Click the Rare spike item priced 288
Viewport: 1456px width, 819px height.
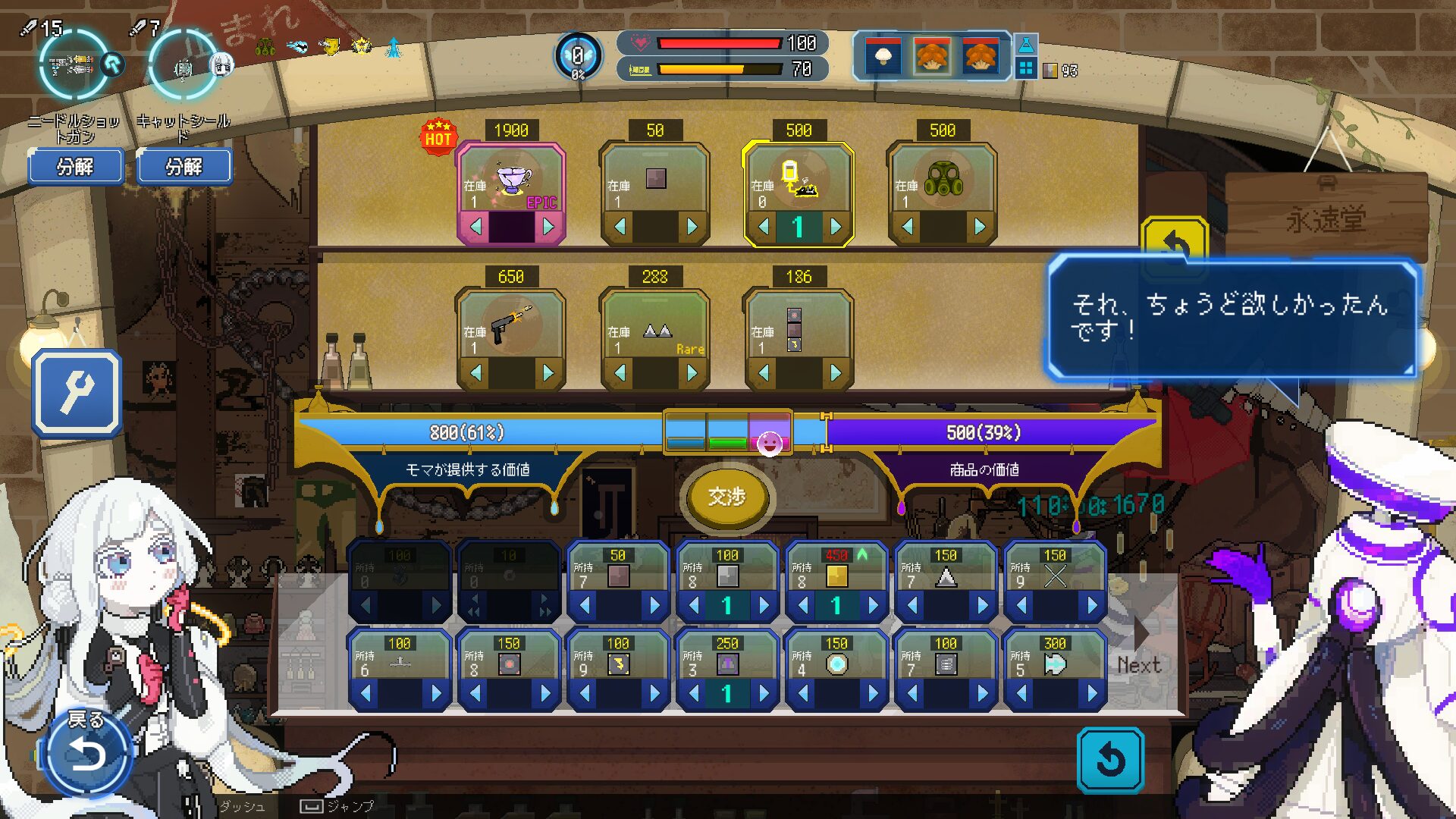(x=654, y=328)
